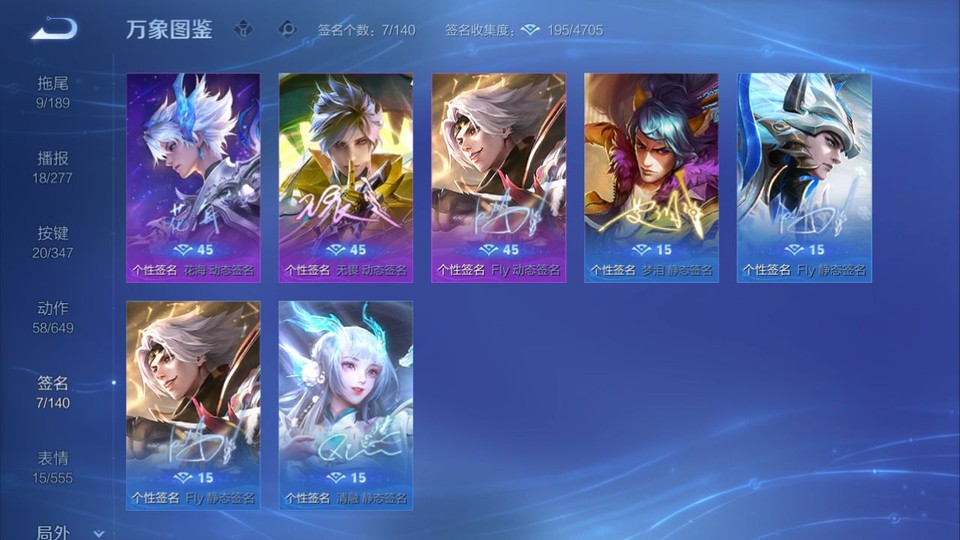
Task: Select the 花海 动态签名 card
Action: [x=193, y=177]
